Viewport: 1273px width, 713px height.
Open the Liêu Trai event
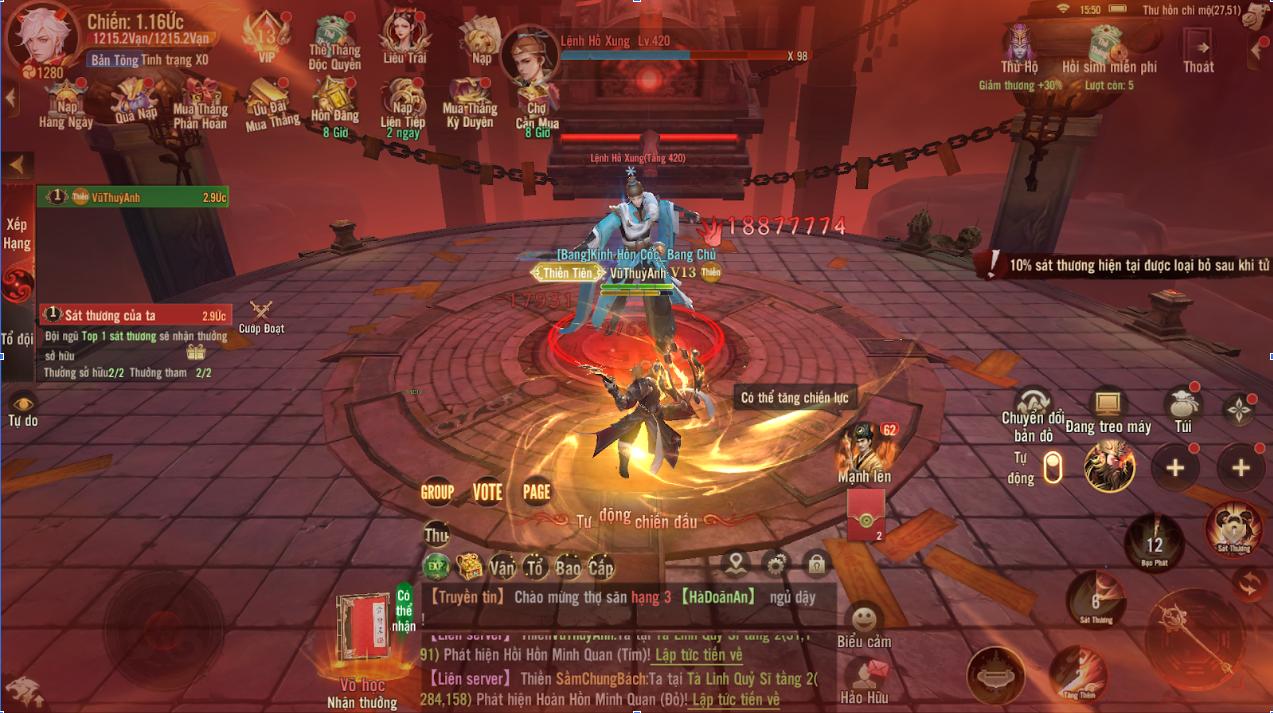pyautogui.click(x=404, y=38)
